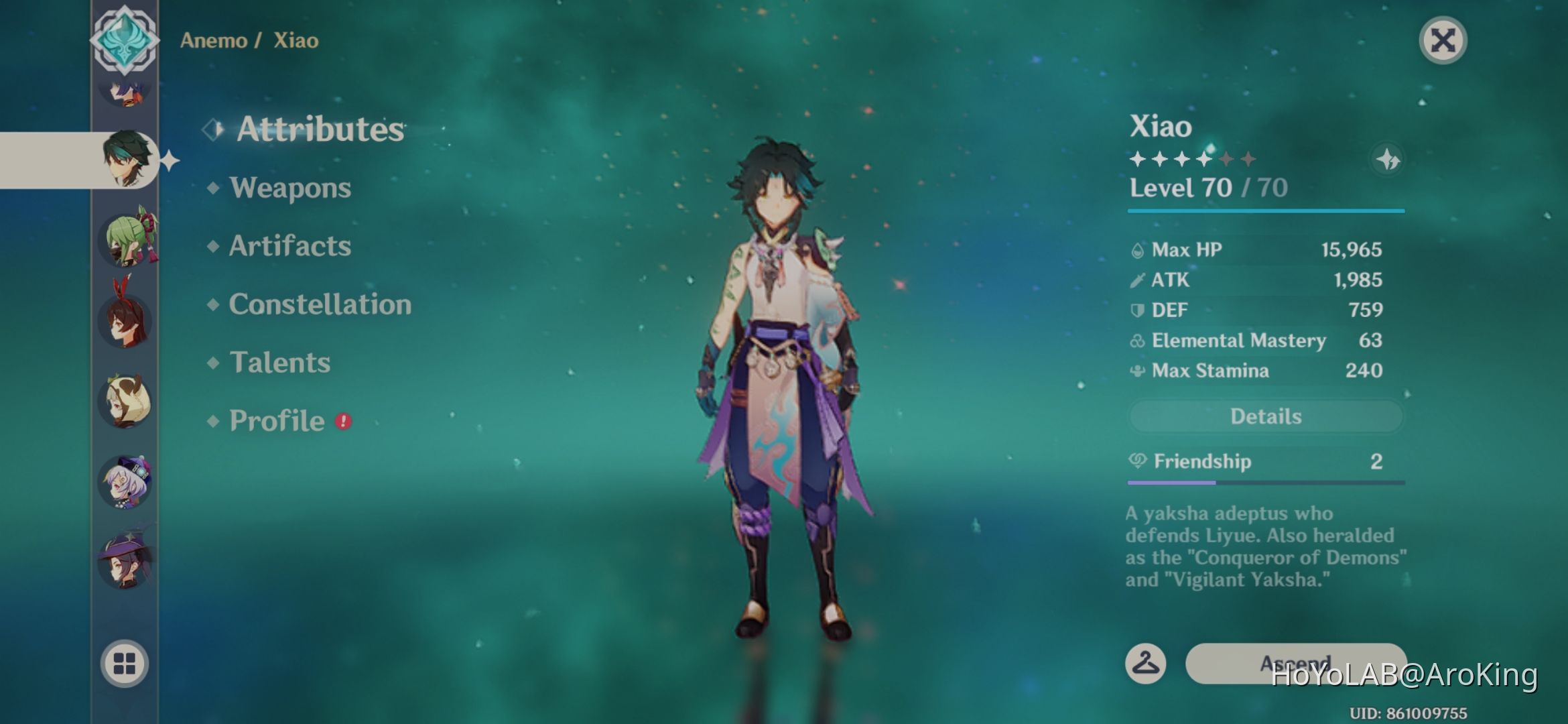Select Xiao's character portrait in sidebar
Screen dimensions: 1568x724
click(x=127, y=159)
